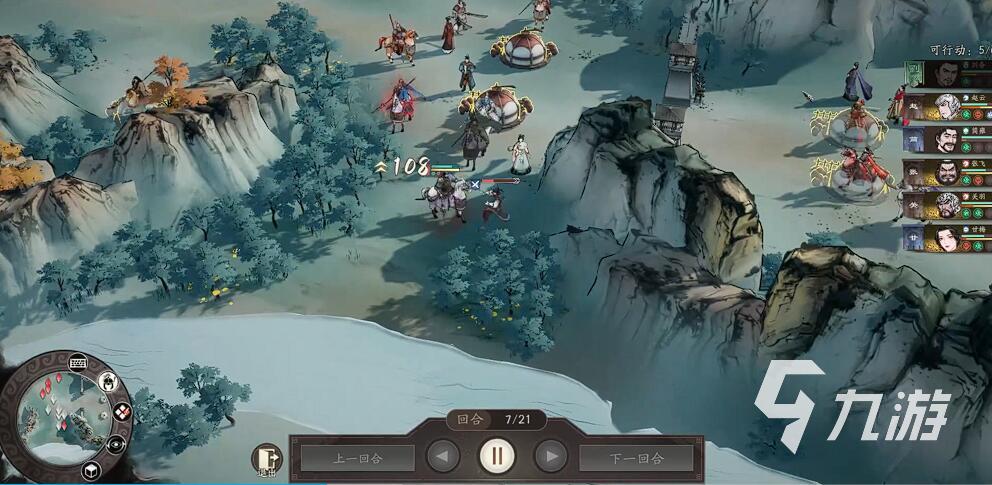Select Zhang Fei (张飞) in the hero list
This screenshot has height=485, width=992.
[x=945, y=173]
